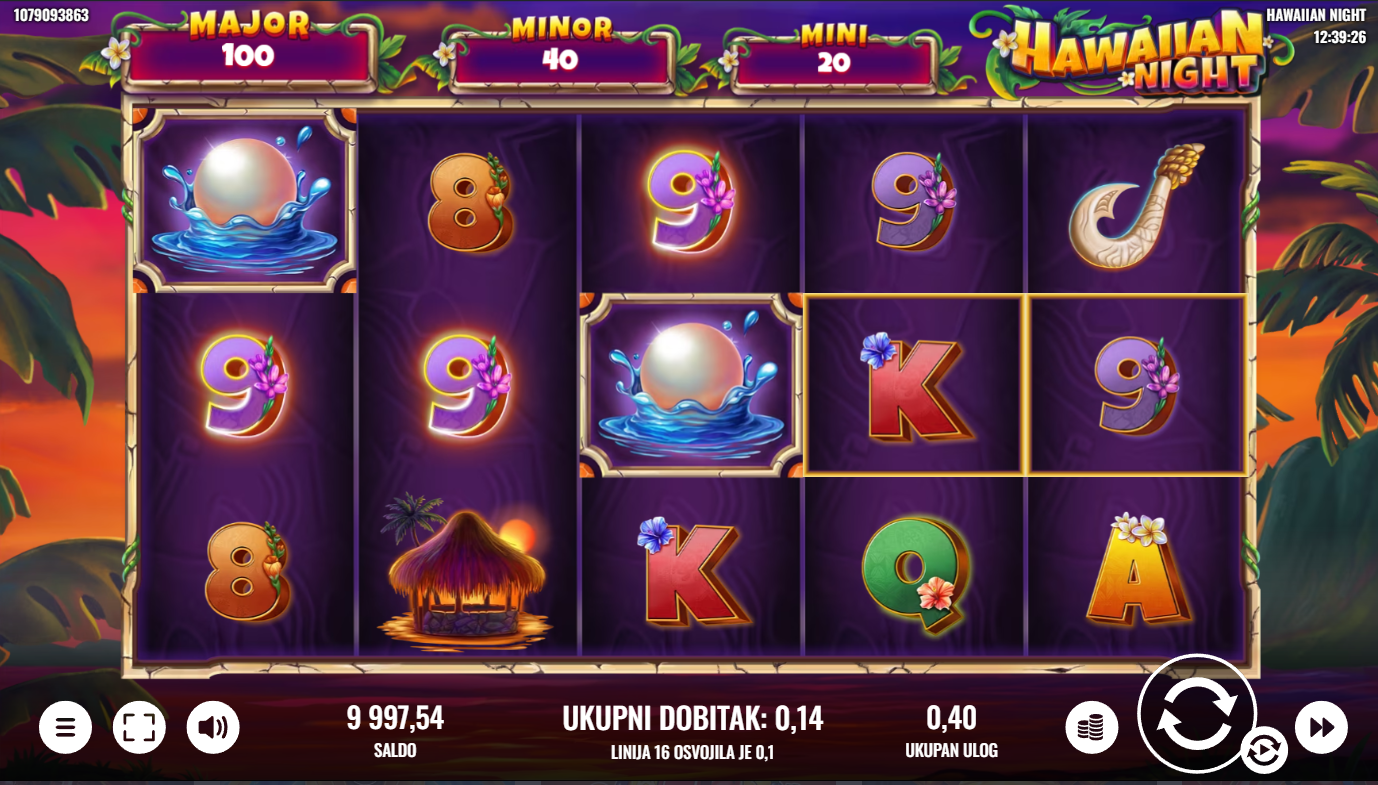Toggle fullscreen mode
1378x785 pixels.
point(139,727)
